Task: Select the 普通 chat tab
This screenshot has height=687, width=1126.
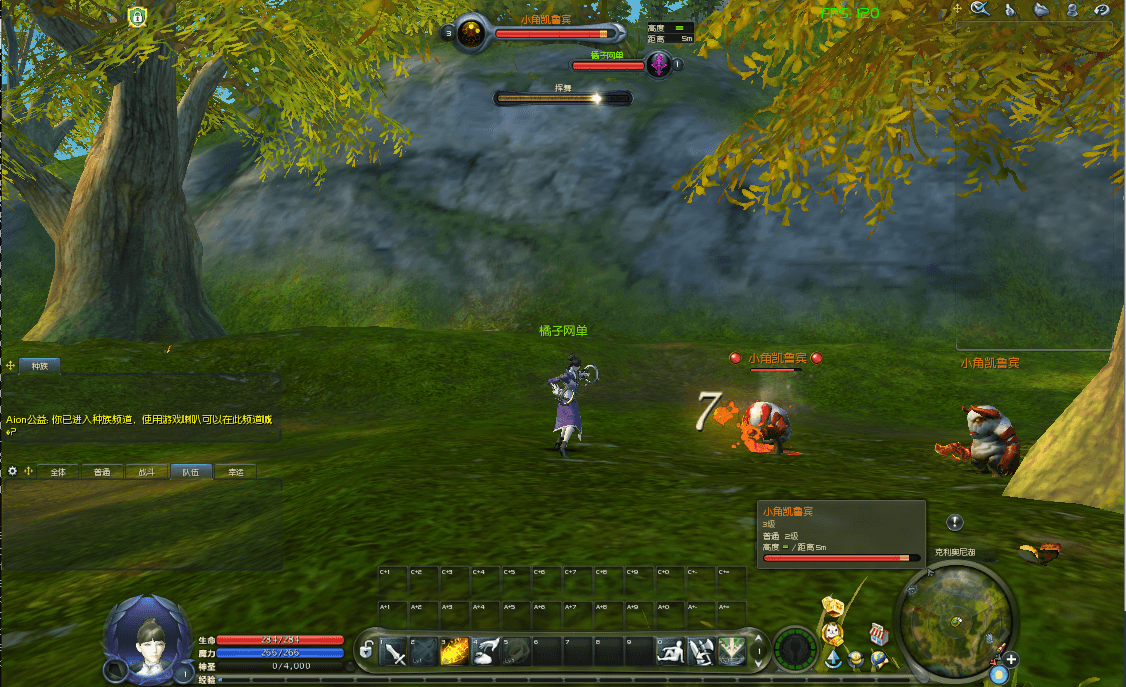Action: click(x=102, y=471)
